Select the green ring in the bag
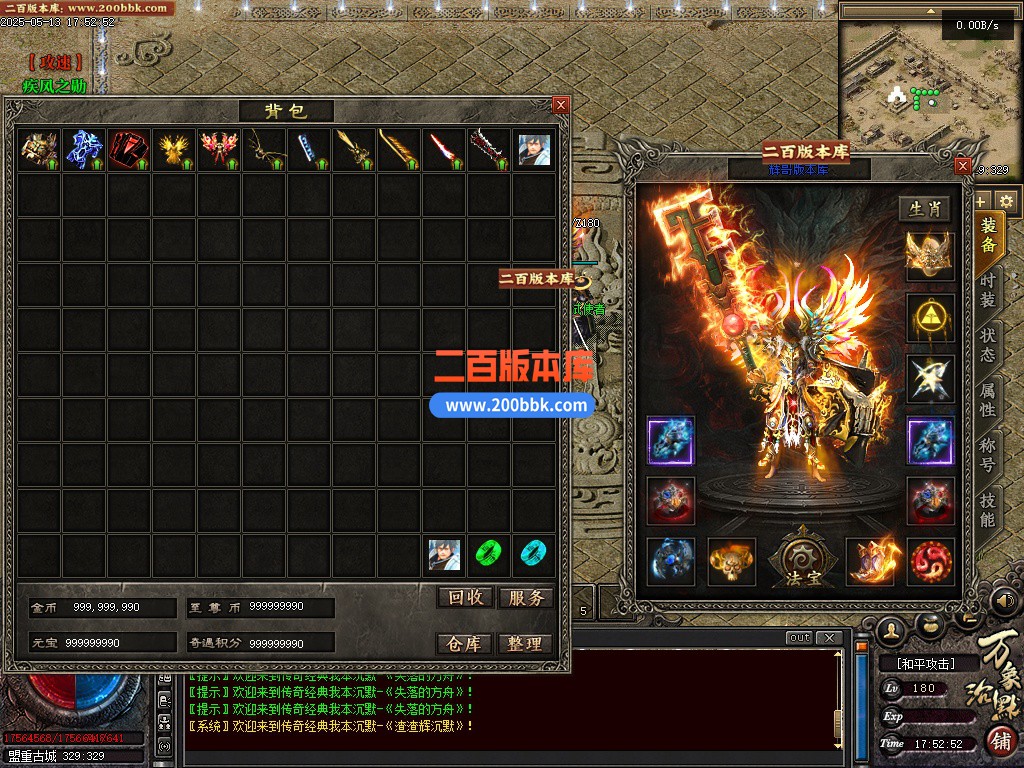1024x768 pixels. coord(488,553)
